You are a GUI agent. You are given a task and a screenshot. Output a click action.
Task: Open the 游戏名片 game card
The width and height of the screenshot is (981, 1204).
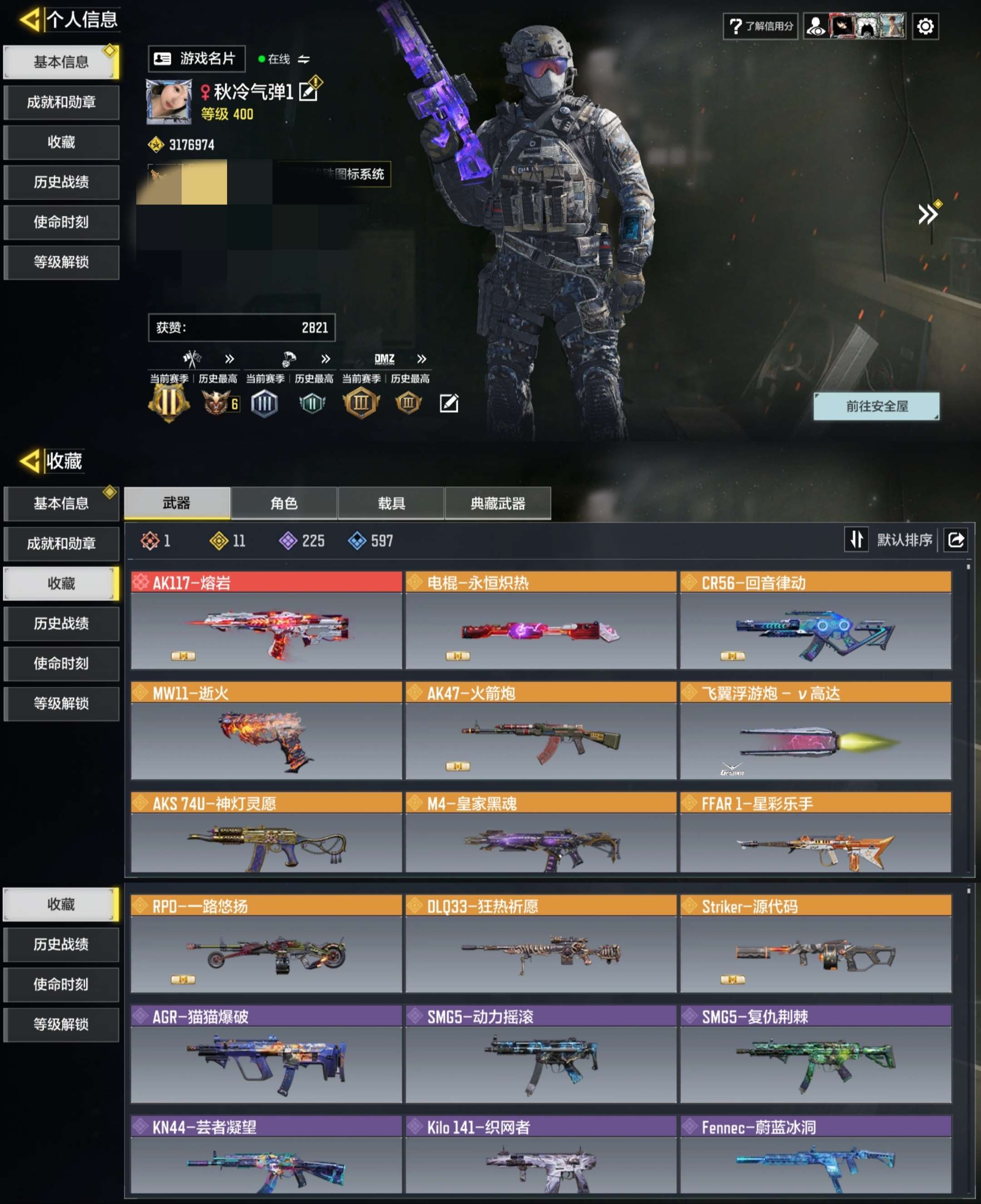pyautogui.click(x=196, y=59)
